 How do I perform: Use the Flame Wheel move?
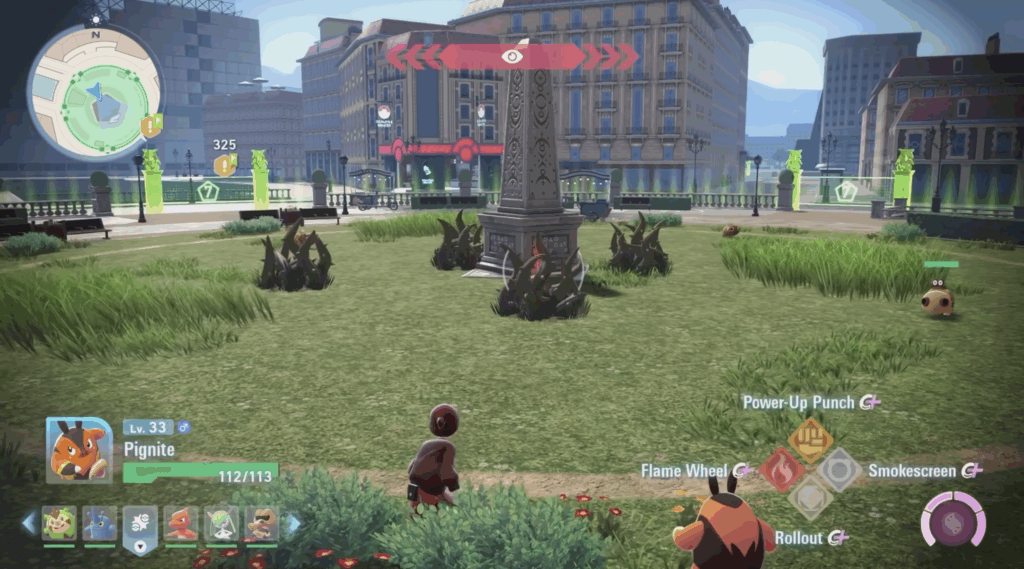781,470
